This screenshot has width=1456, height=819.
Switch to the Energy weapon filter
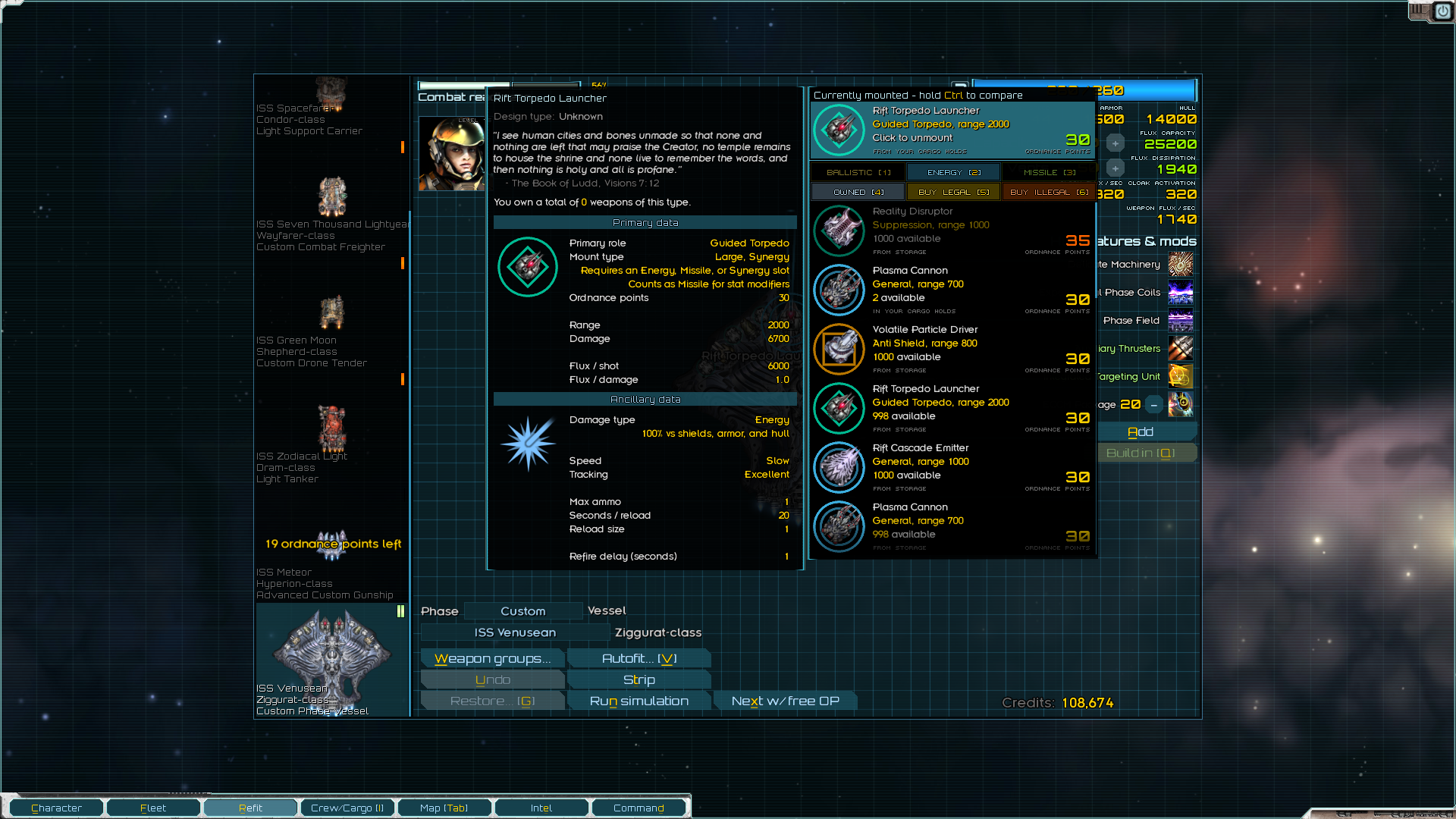click(x=953, y=173)
